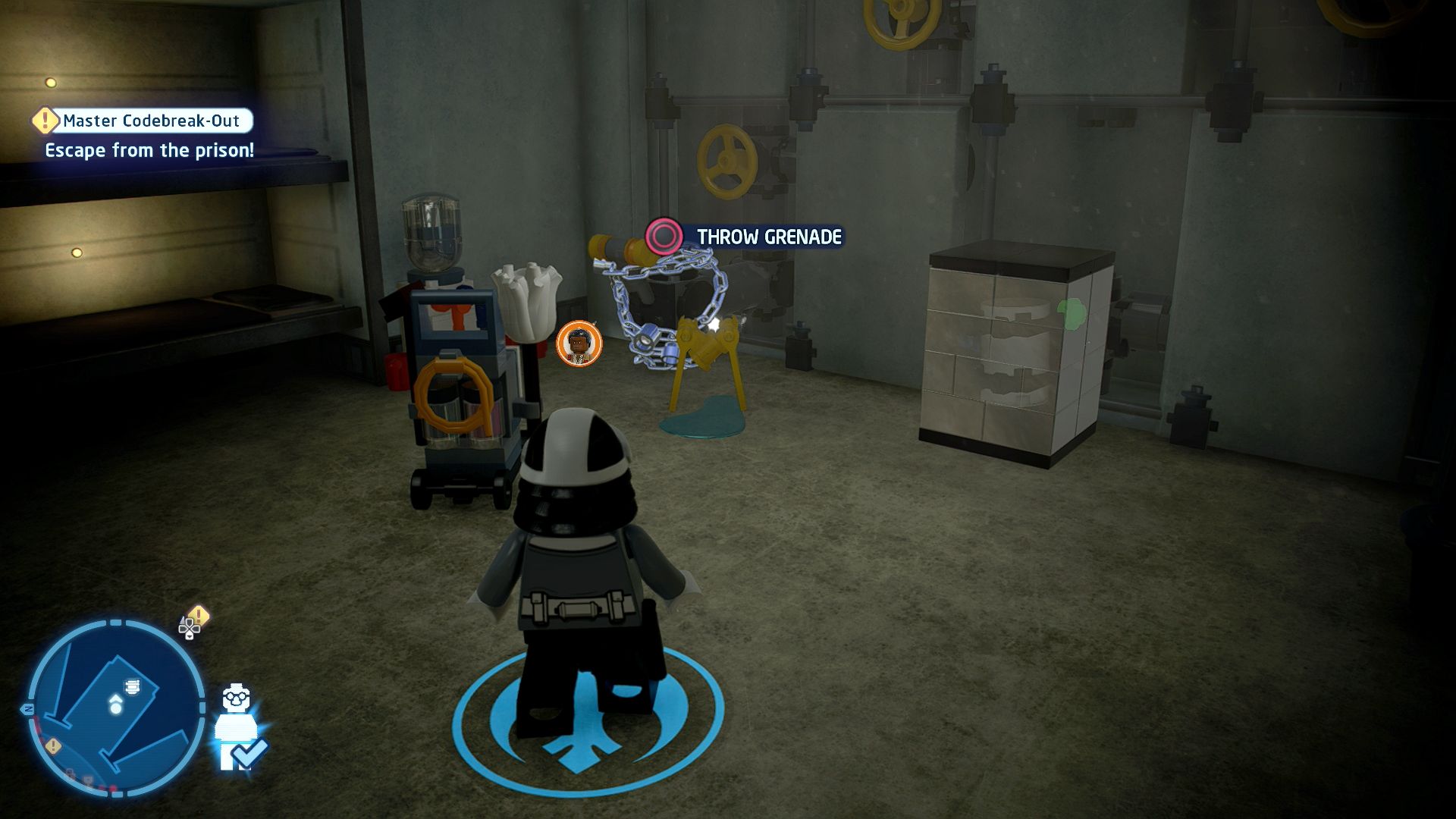
Task: Click the white character class icon with checkmark
Action: [x=239, y=728]
